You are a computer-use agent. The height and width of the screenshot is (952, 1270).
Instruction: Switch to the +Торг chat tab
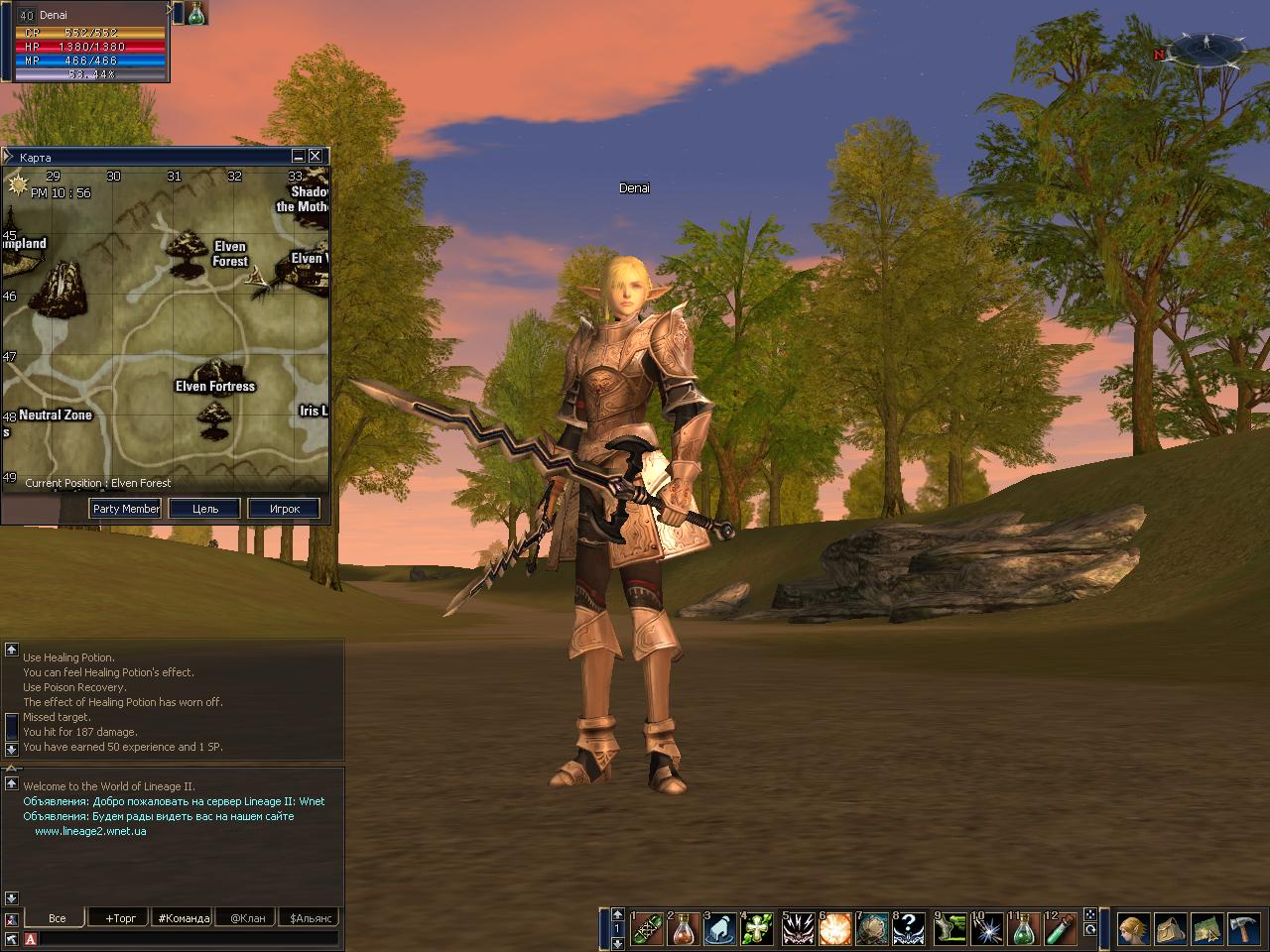pos(120,918)
